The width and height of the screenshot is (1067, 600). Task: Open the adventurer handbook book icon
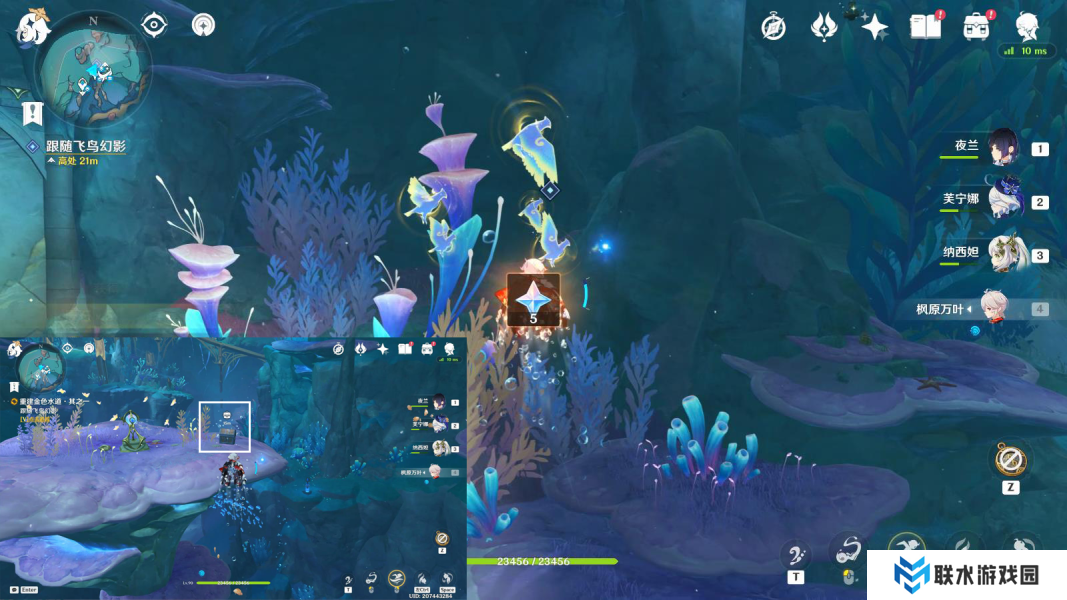925,27
